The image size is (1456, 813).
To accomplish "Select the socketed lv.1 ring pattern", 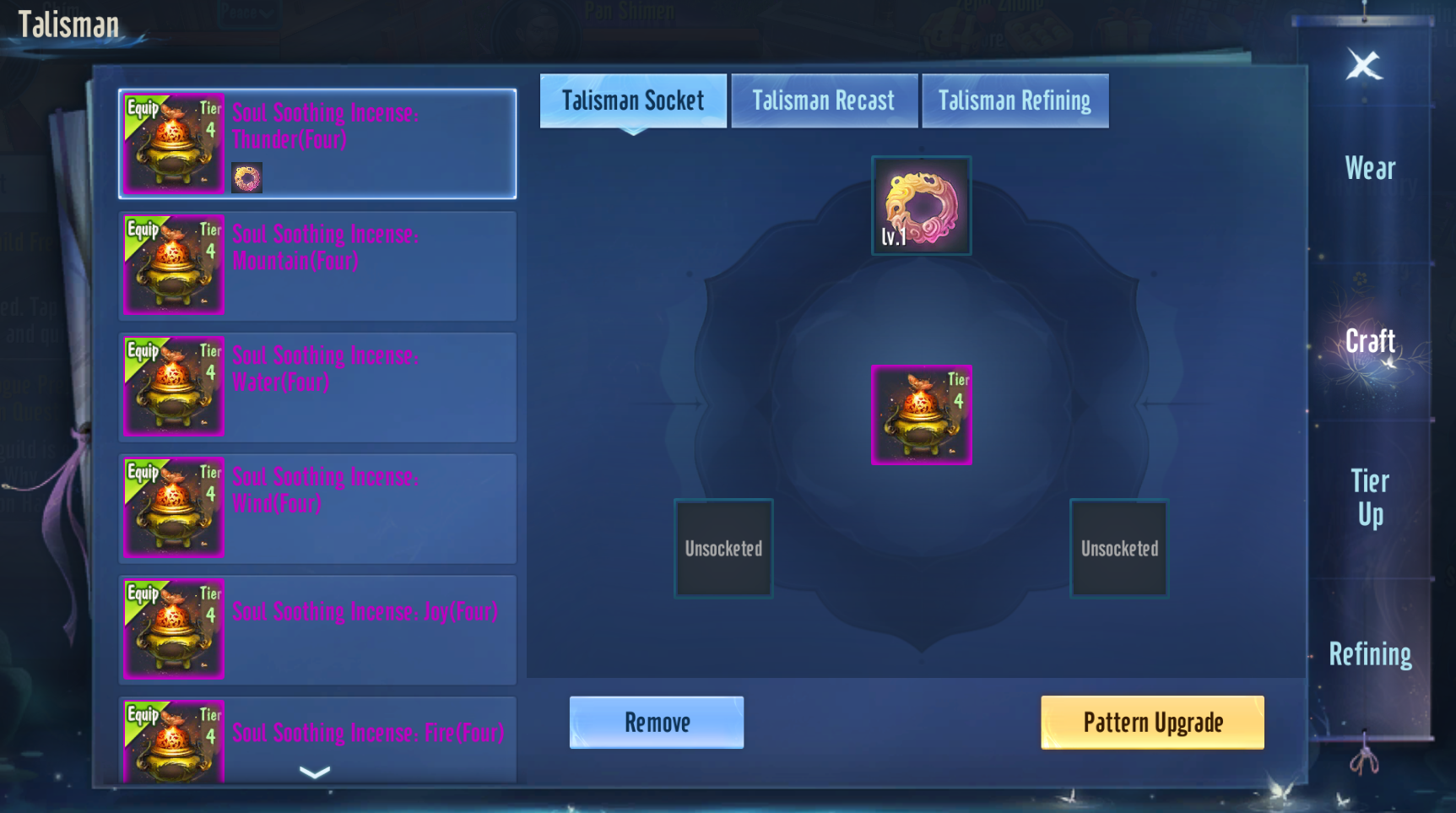I will [x=921, y=205].
